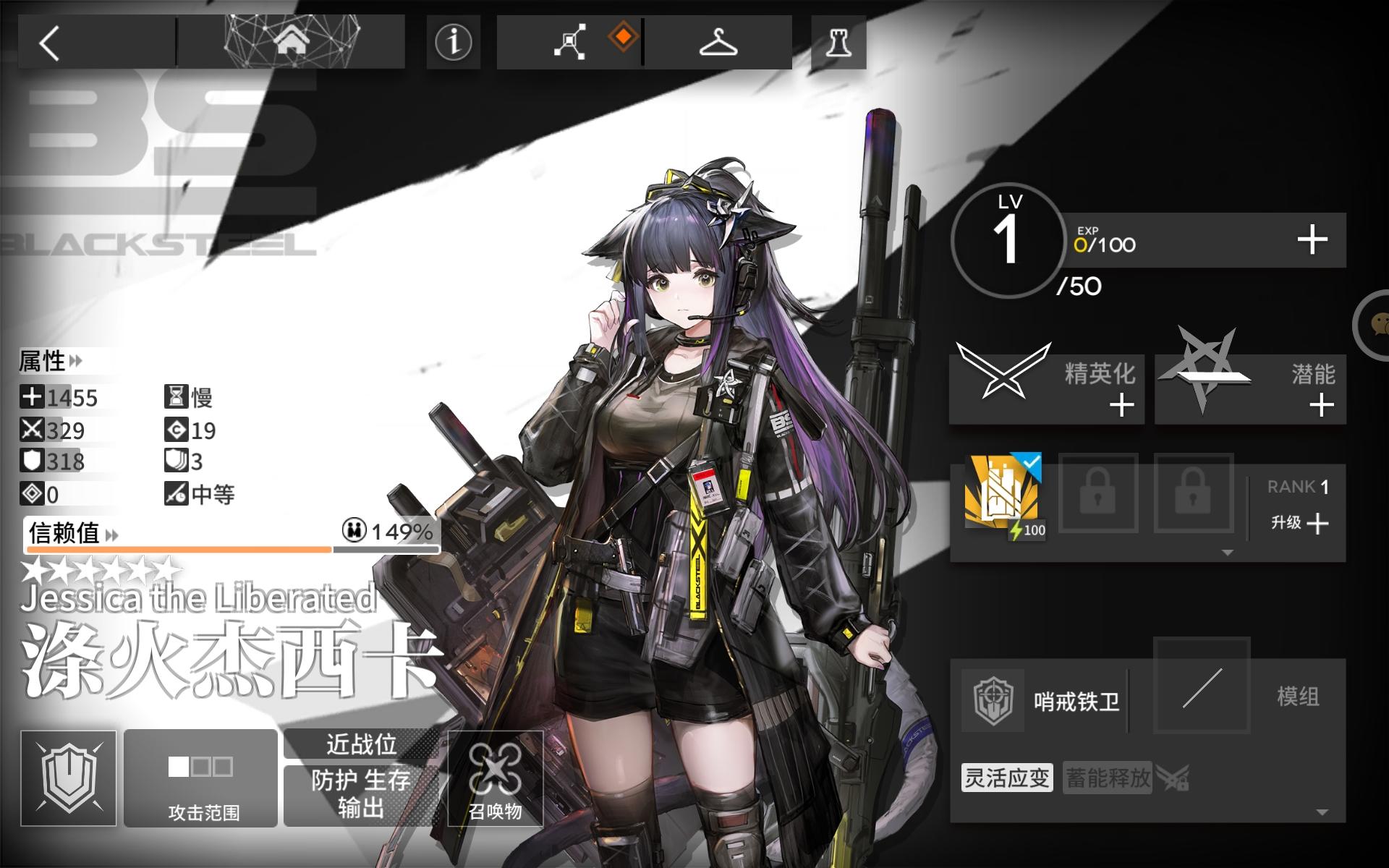Screen dimensions: 1389x868
Task: Toggle the 灵活应变 tag
Action: 1006,779
